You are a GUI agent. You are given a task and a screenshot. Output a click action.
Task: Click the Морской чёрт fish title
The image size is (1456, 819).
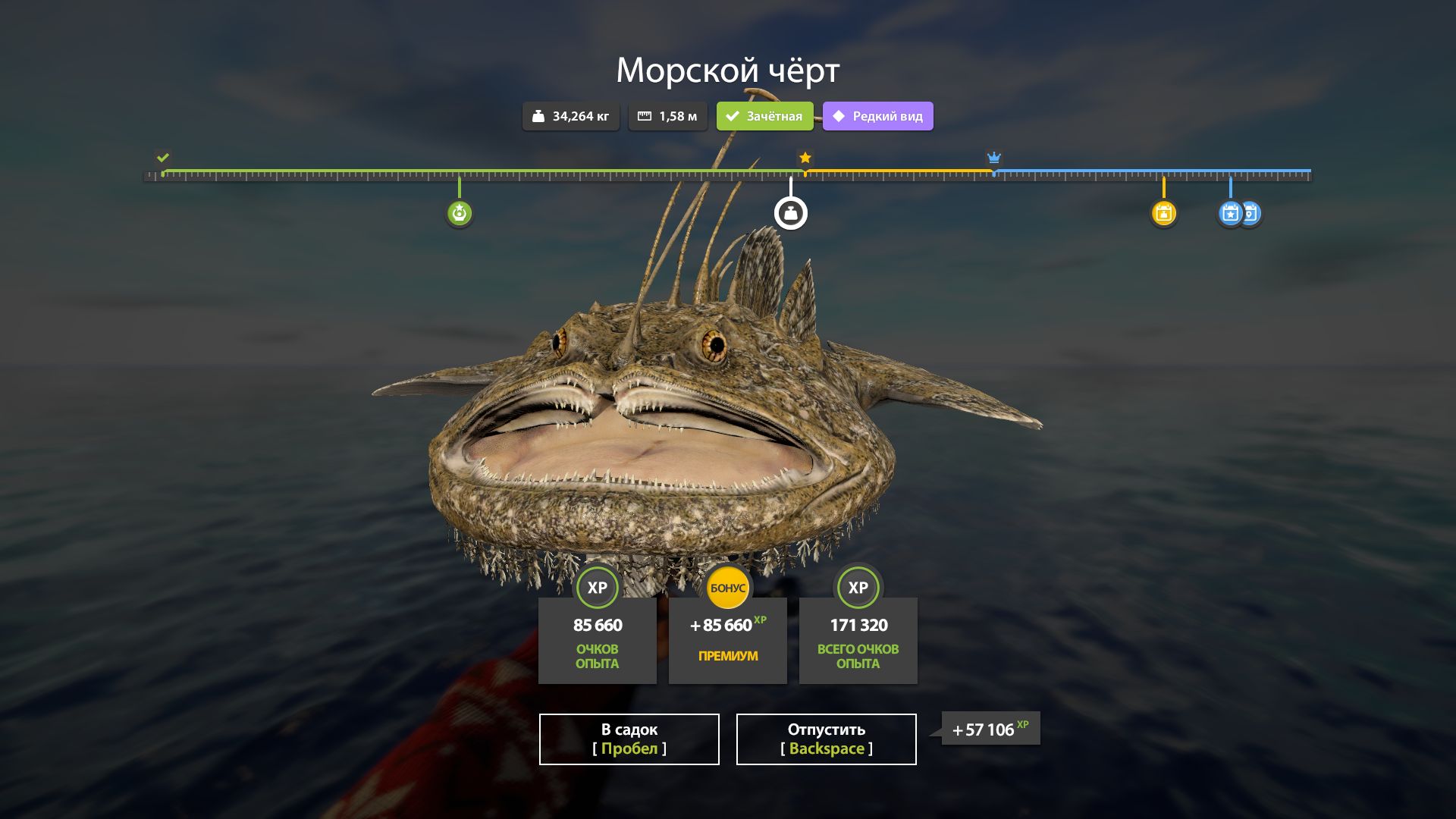tap(727, 71)
